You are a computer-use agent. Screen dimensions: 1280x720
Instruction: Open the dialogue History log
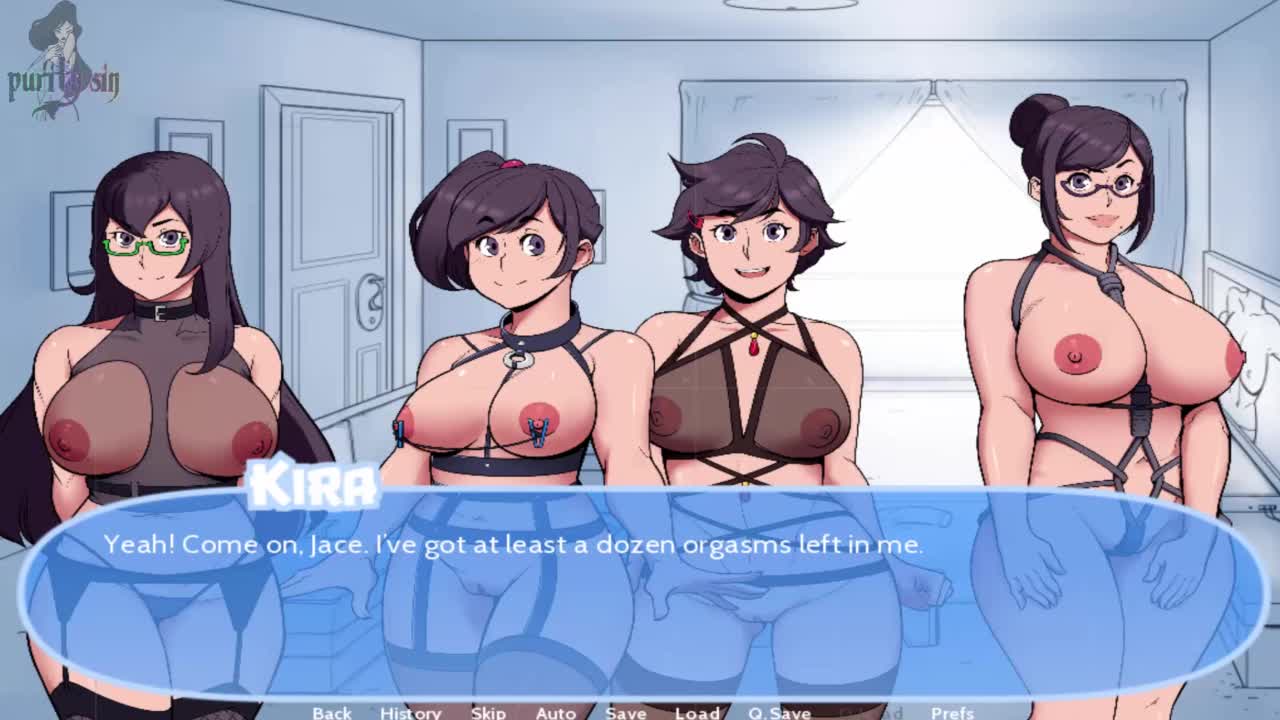pyautogui.click(x=410, y=712)
